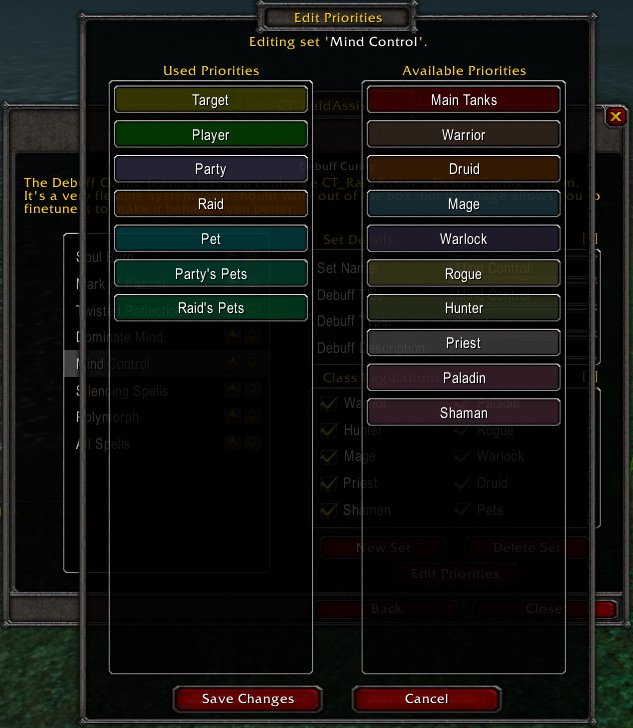
Task: Click the Rogue available priority
Action: (x=463, y=274)
